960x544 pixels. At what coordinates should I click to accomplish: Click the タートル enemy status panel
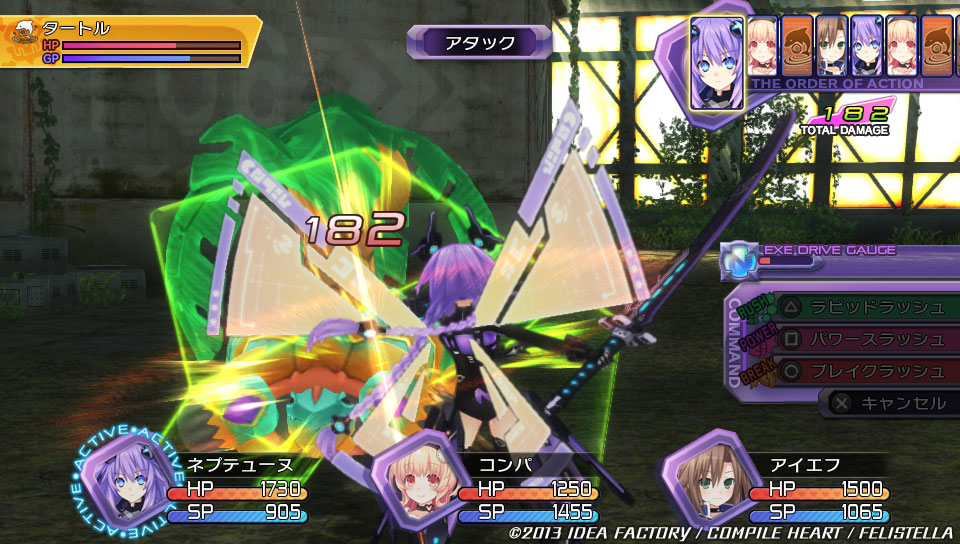pos(130,41)
